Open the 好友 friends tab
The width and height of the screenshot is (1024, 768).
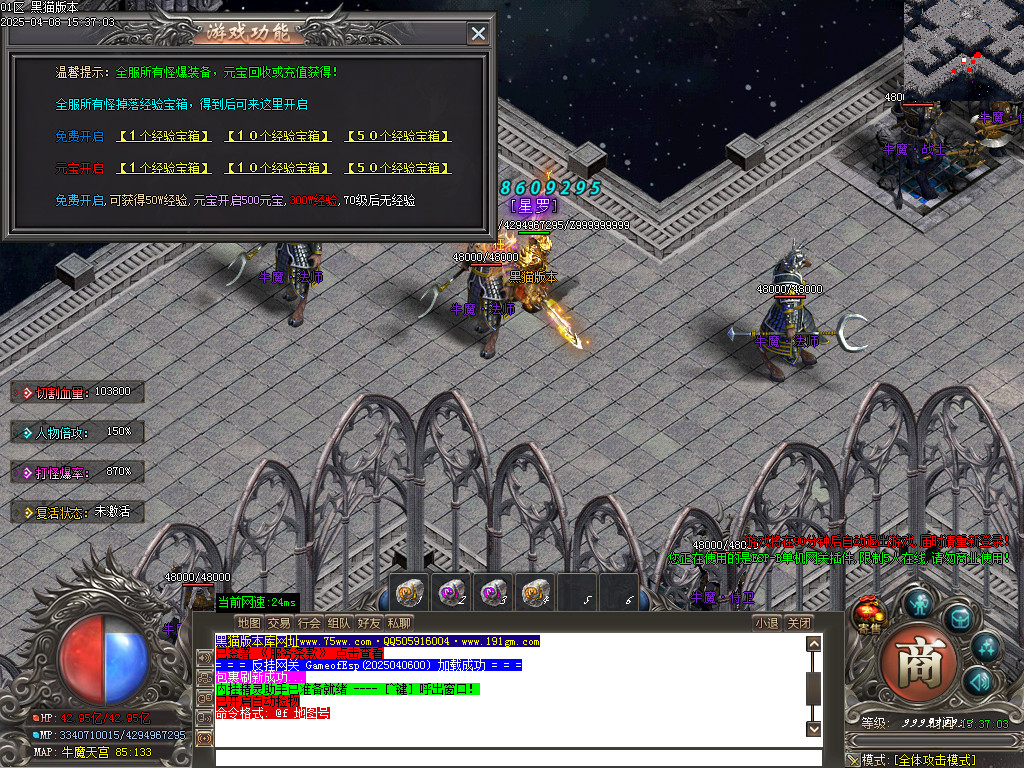(369, 623)
